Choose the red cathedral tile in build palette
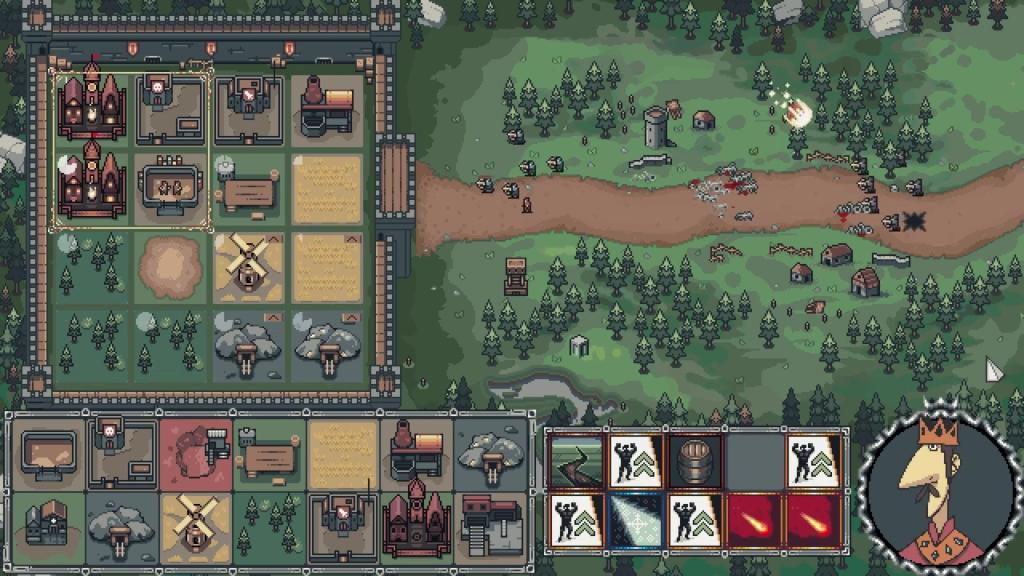Image resolution: width=1024 pixels, height=576 pixels. [x=417, y=525]
